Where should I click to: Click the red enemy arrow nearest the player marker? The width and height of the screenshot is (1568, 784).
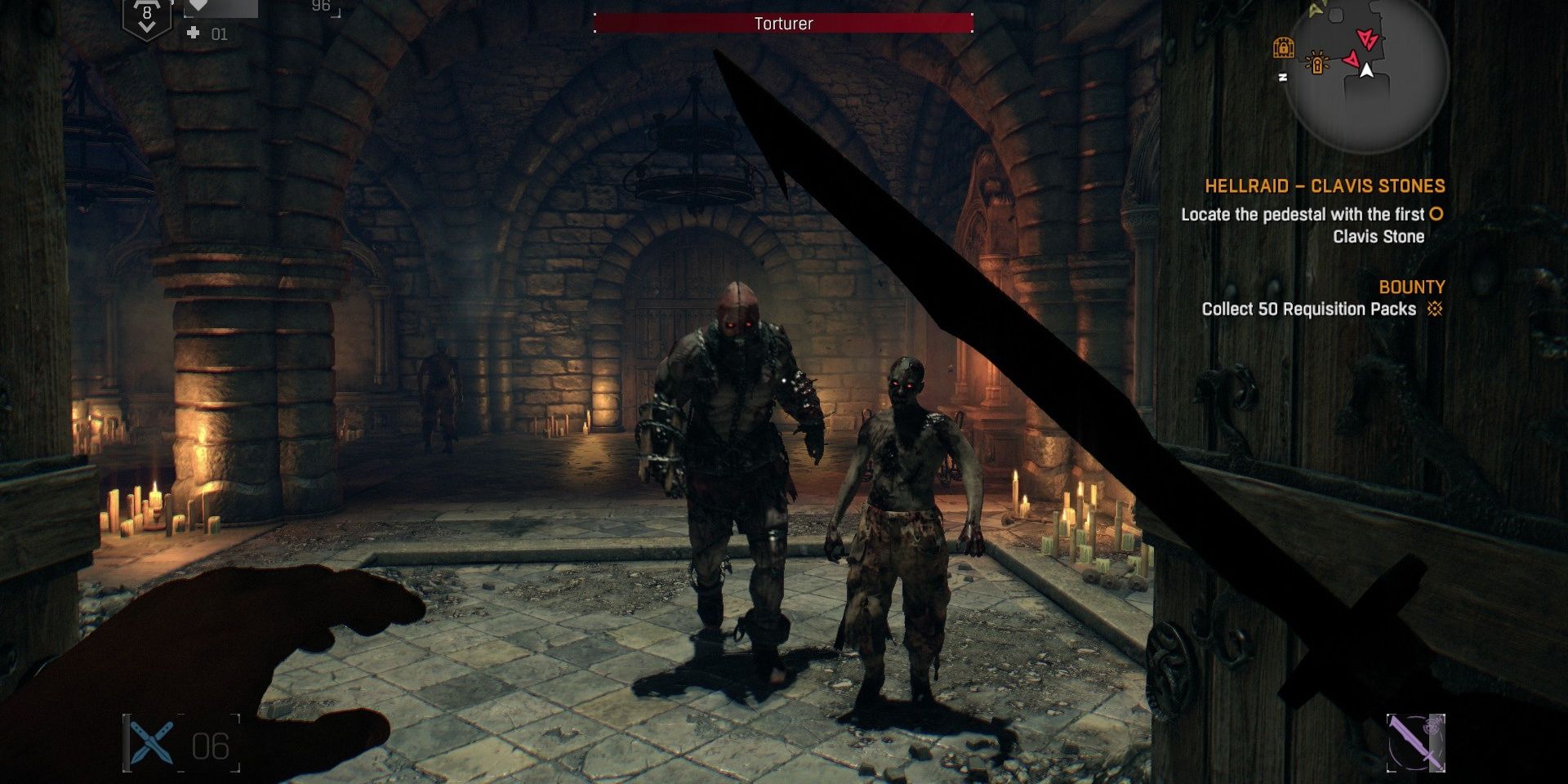pos(1352,60)
